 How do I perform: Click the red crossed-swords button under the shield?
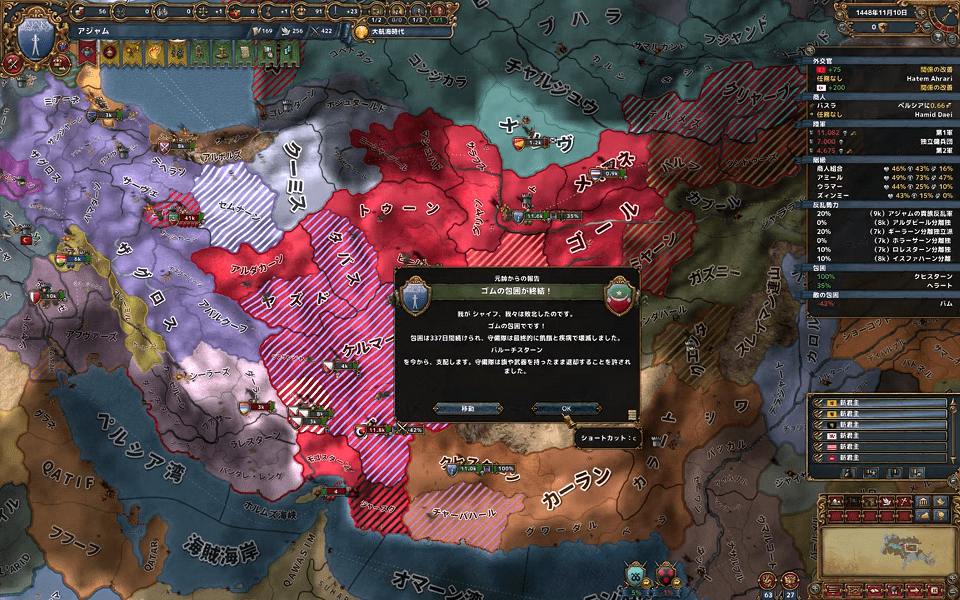(x=14, y=66)
